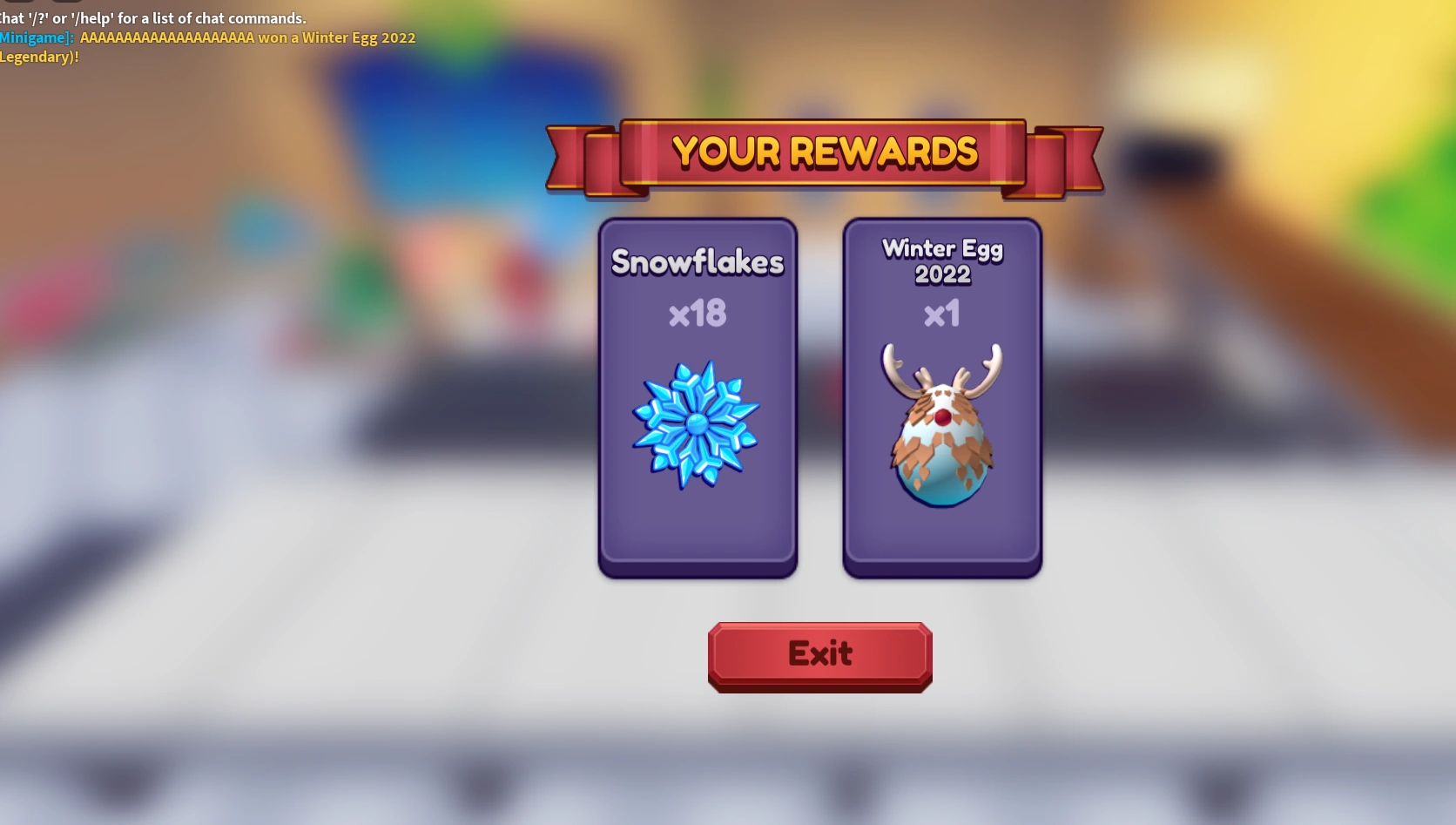Click the red nose on the egg

pos(943,416)
